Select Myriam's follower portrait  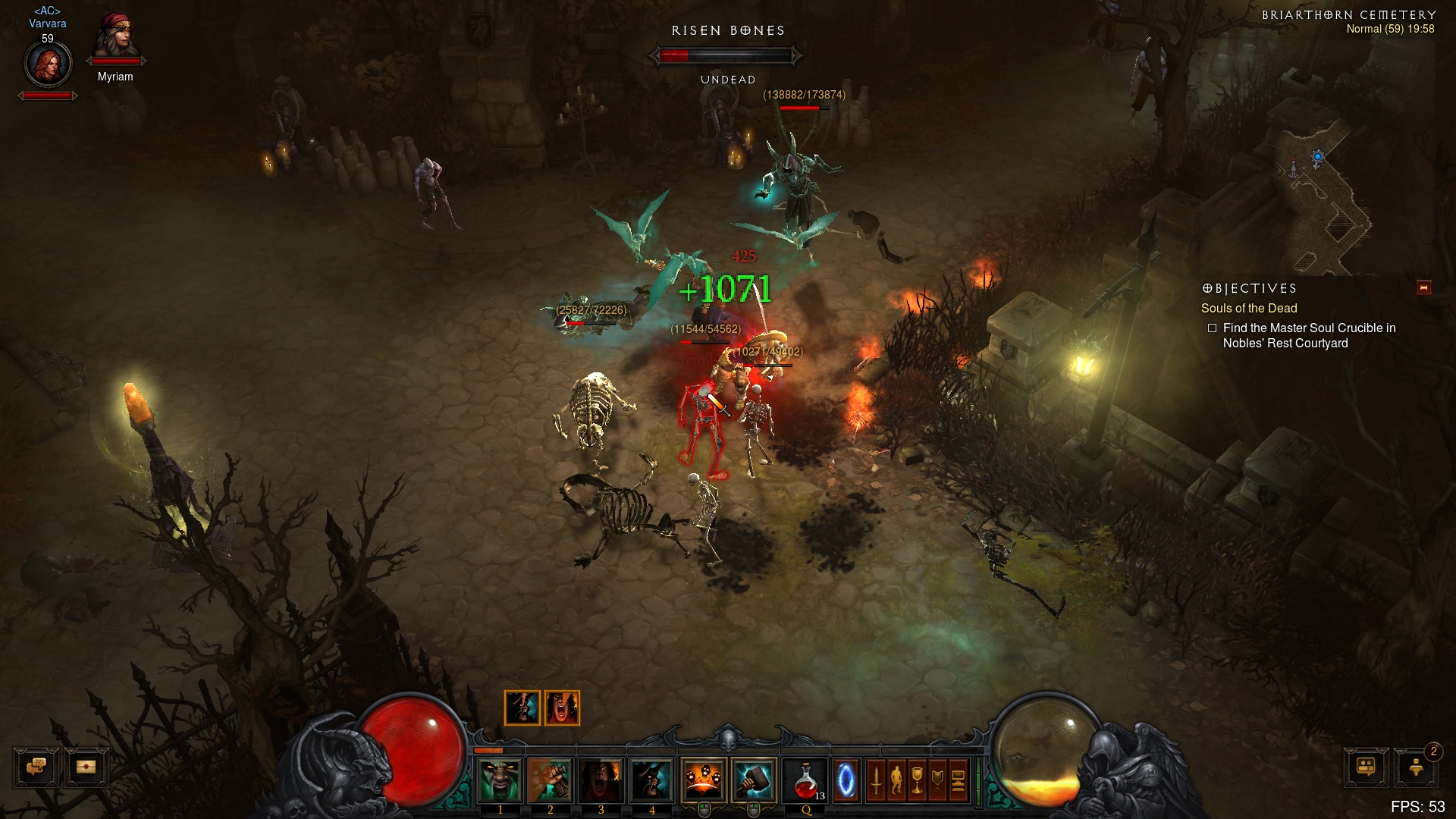pos(116,36)
